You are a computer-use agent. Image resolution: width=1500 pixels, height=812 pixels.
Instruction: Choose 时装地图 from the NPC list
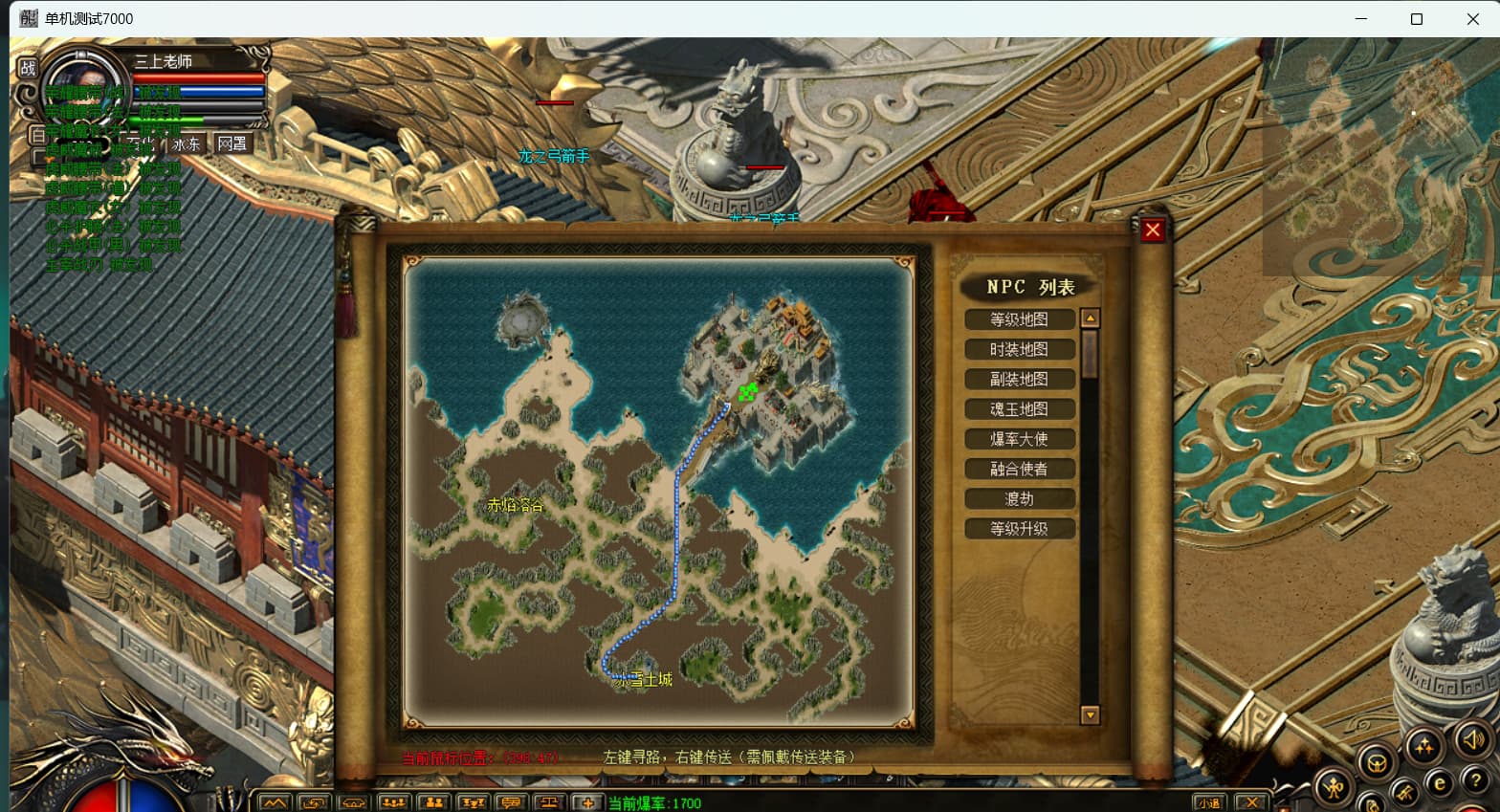coord(1019,349)
